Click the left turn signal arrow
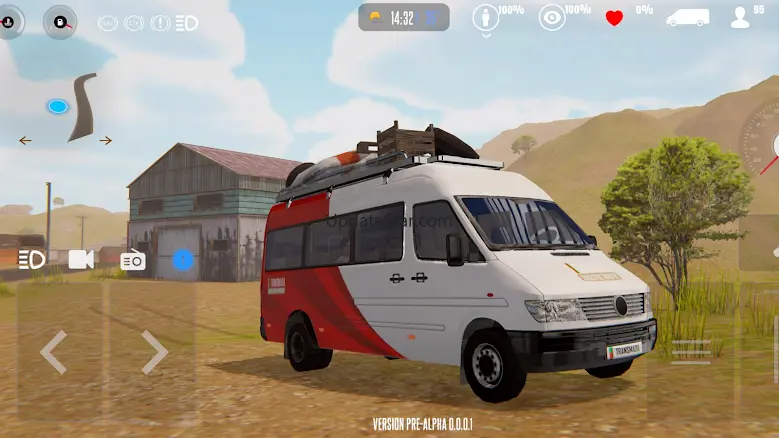 (25, 141)
